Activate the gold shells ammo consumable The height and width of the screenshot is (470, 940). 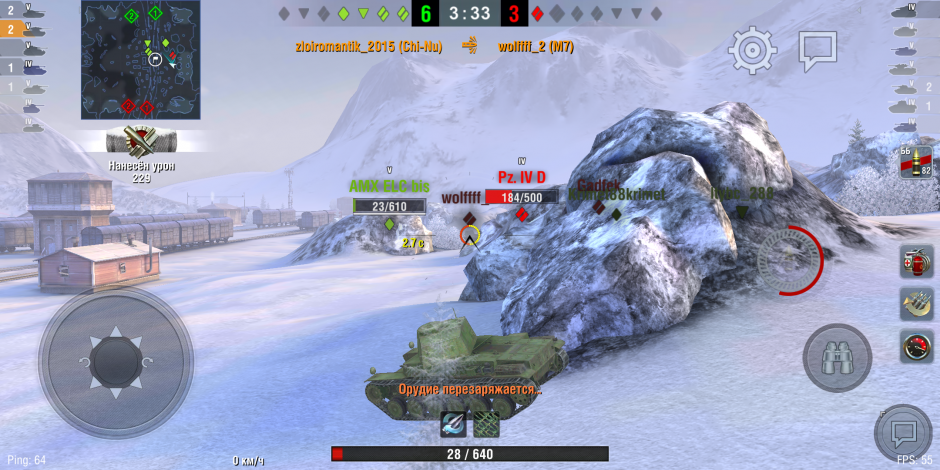[916, 304]
